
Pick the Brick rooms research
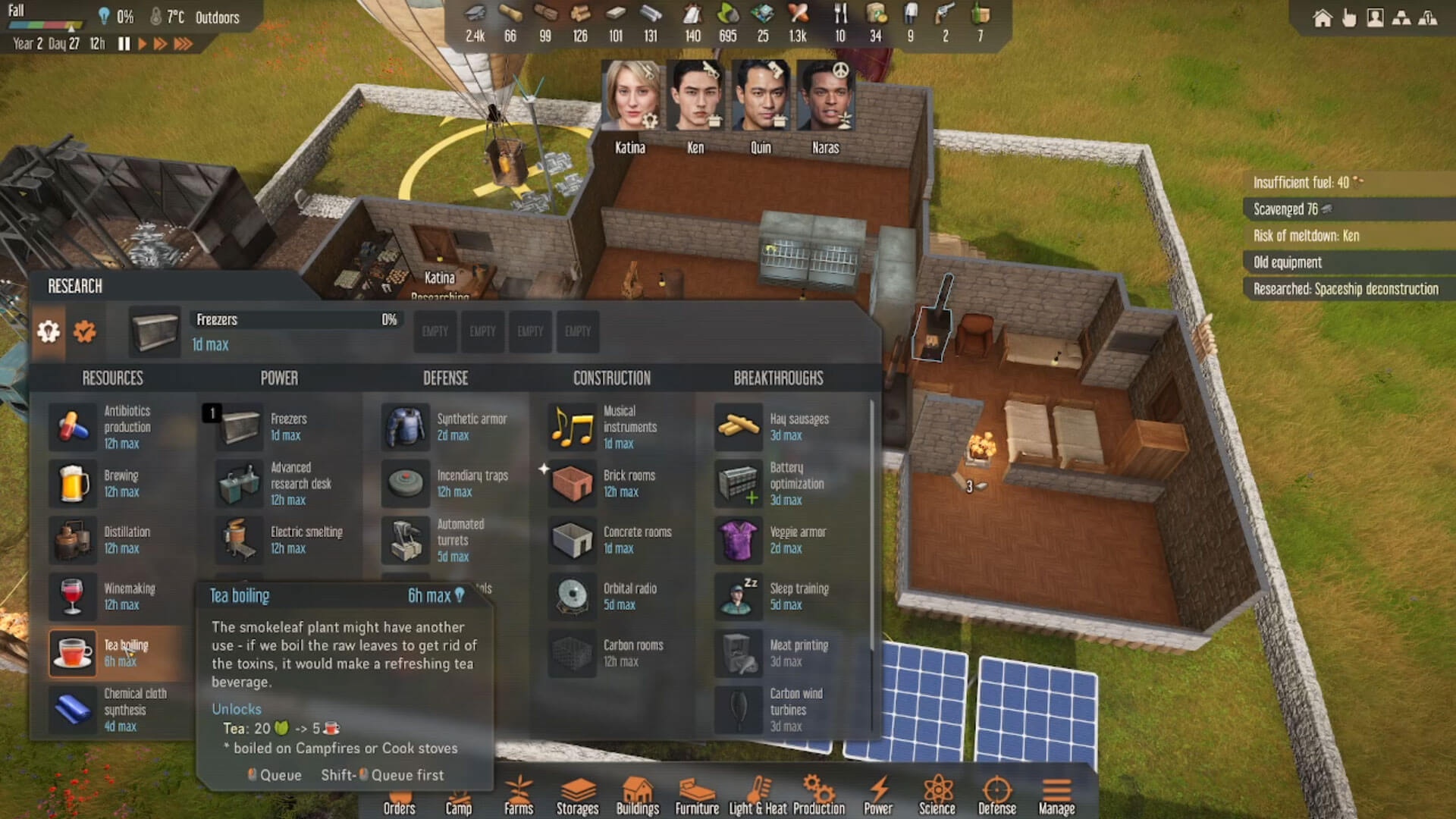point(573,484)
